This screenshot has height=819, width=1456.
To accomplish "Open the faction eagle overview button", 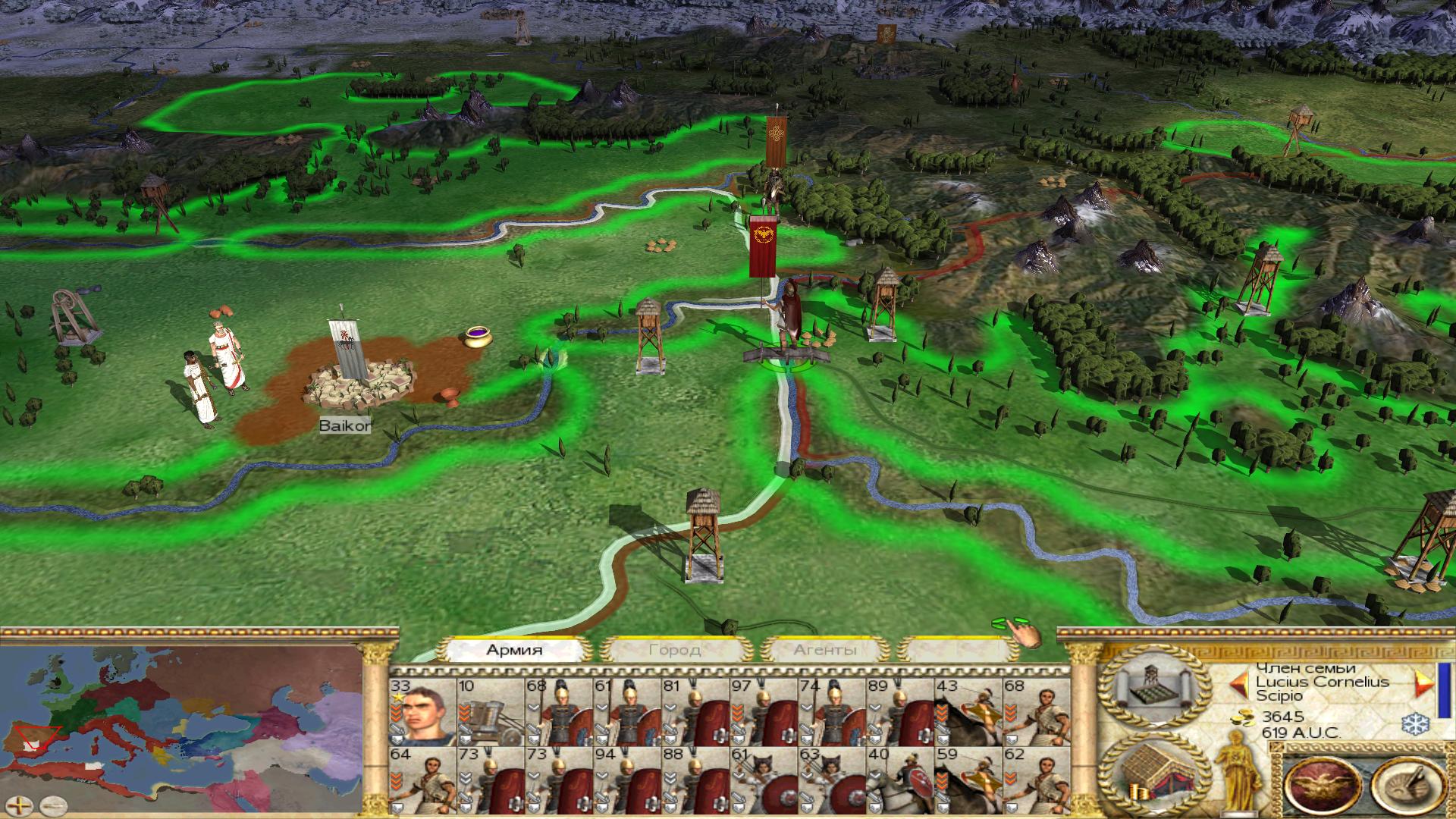I will click(1323, 785).
